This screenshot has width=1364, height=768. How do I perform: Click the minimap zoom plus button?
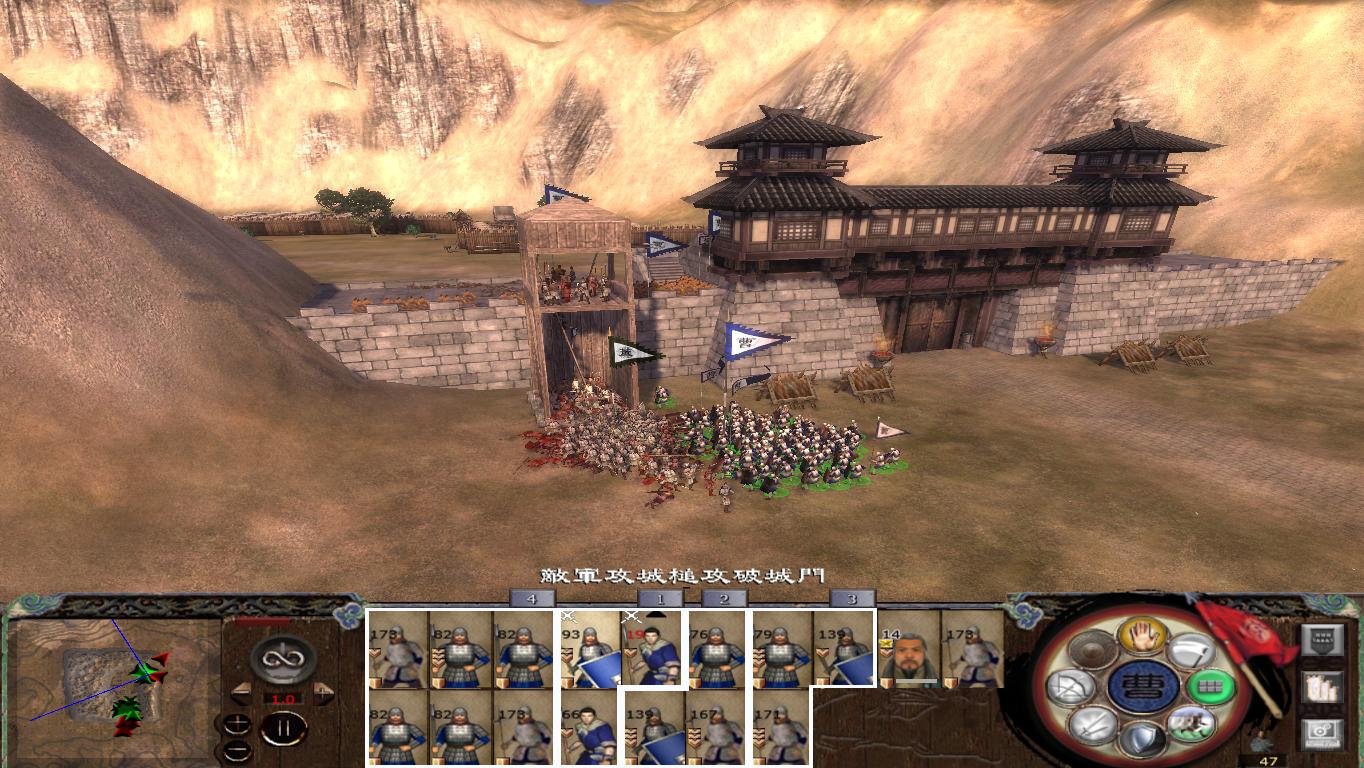237,724
